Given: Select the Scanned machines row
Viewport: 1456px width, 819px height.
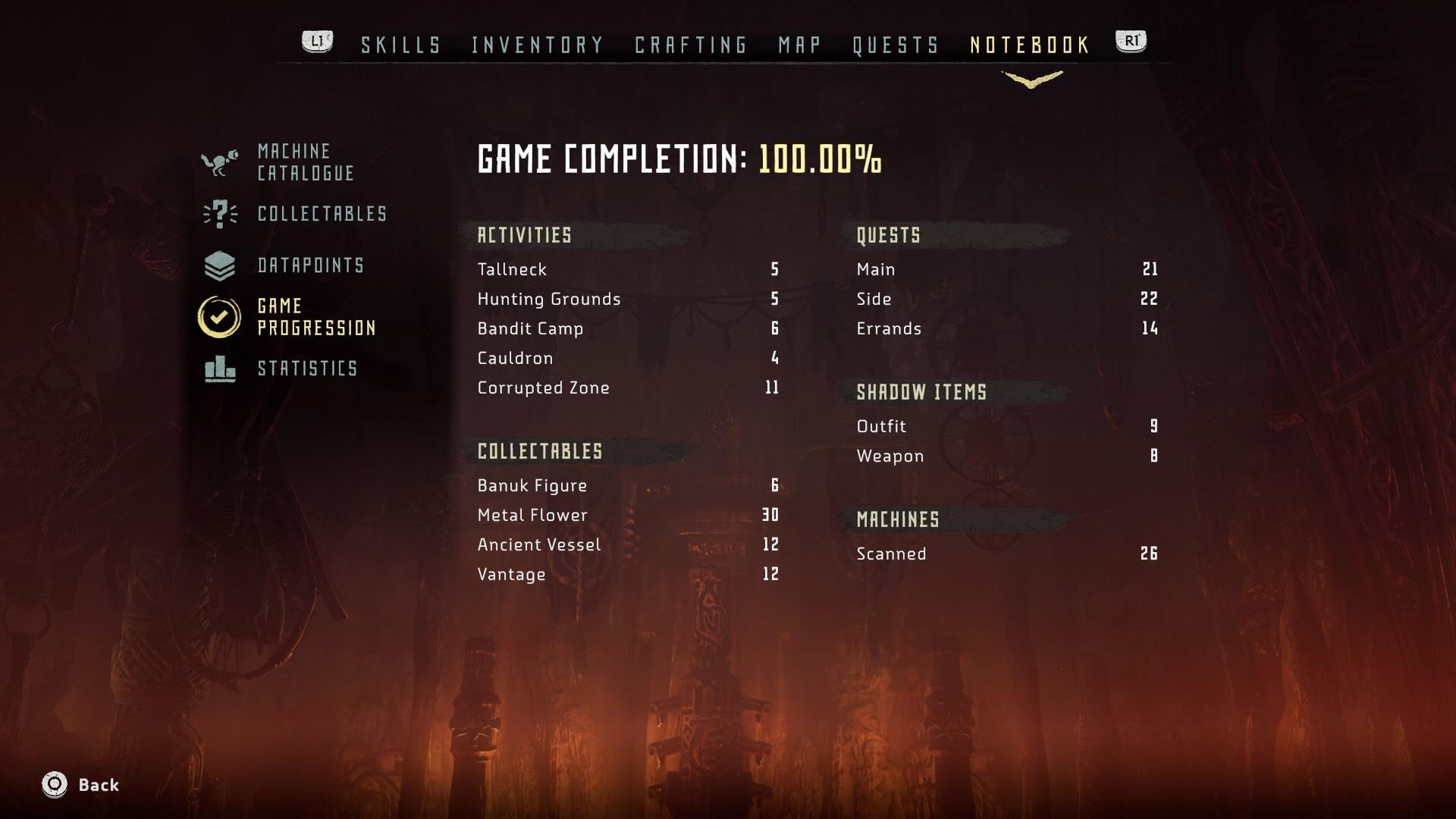Looking at the screenshot, I should 891,554.
